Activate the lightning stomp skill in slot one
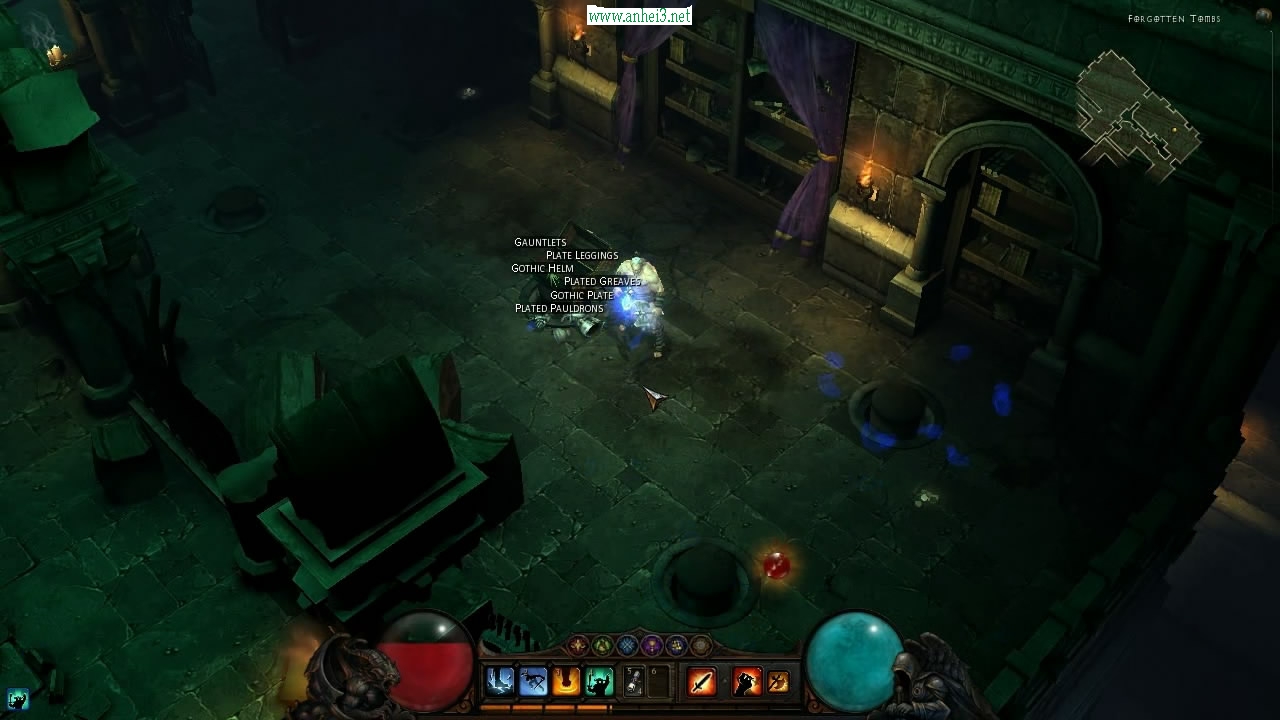The height and width of the screenshot is (720, 1280). 500,682
